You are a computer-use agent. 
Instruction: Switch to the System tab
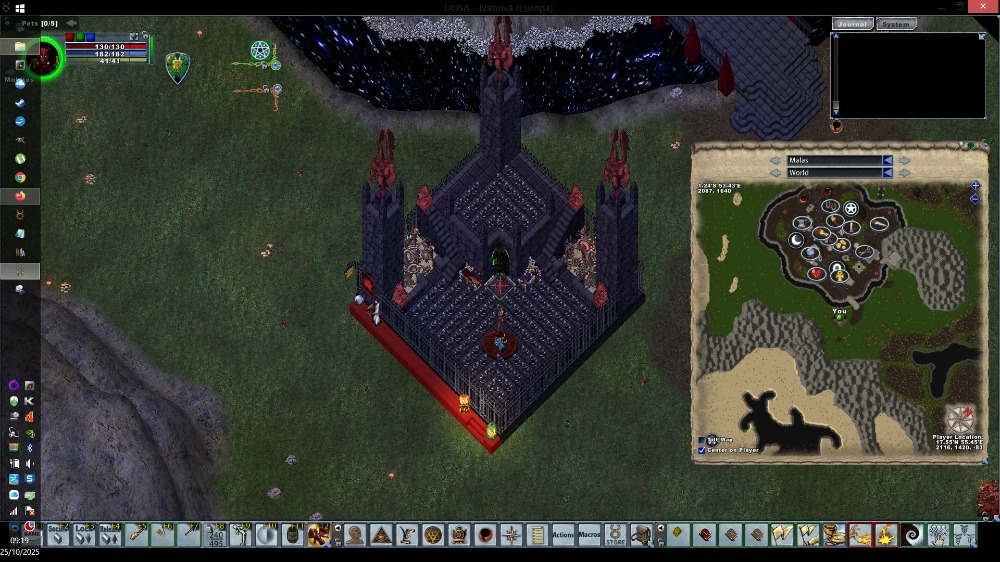(x=895, y=24)
